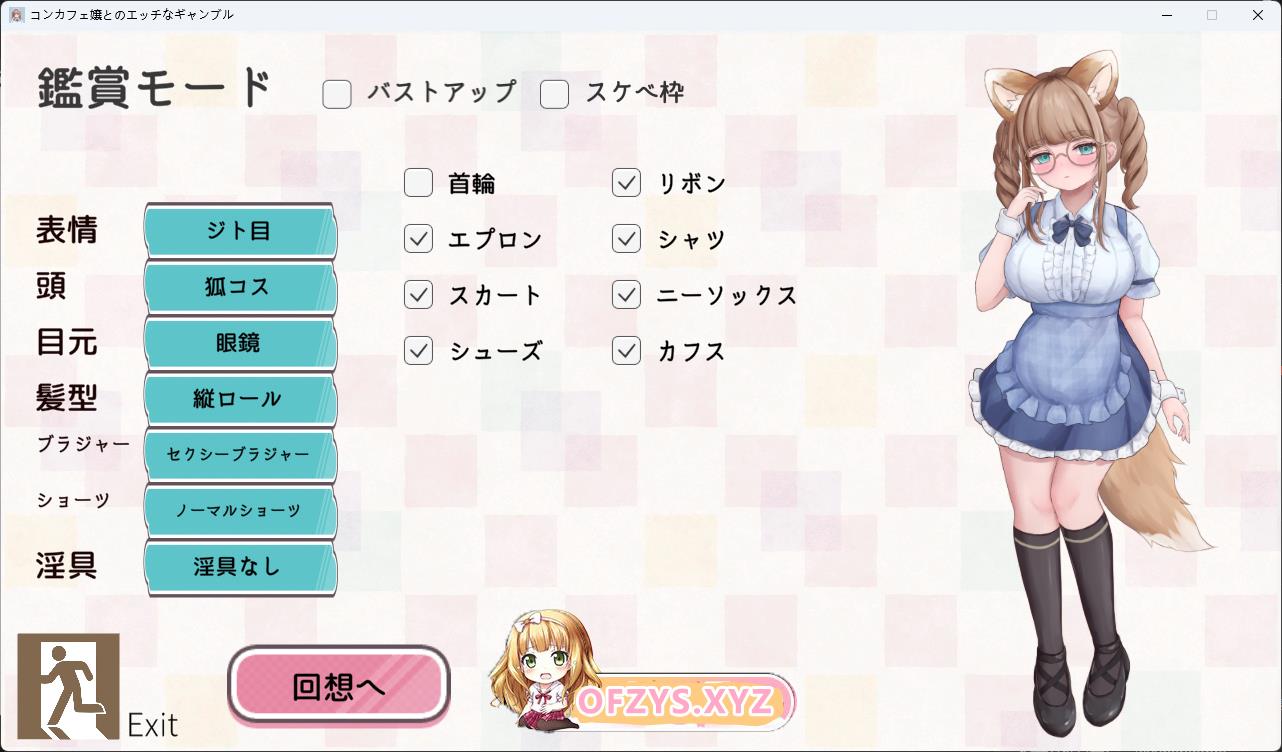Enable the スケベ枠 checkbox
This screenshot has width=1282, height=752.
pos(555,94)
